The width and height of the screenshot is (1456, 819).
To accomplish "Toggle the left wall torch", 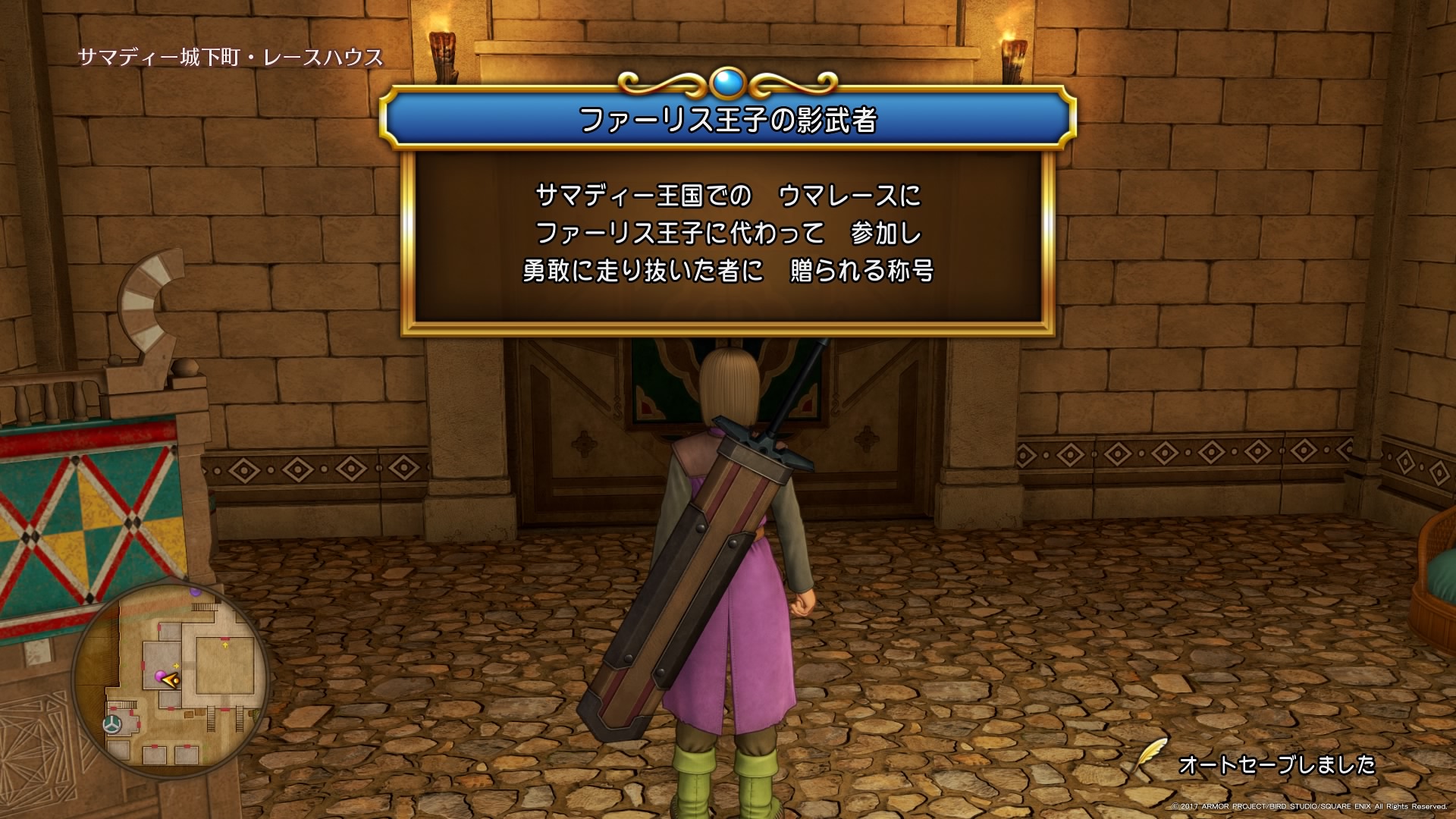I will (444, 49).
